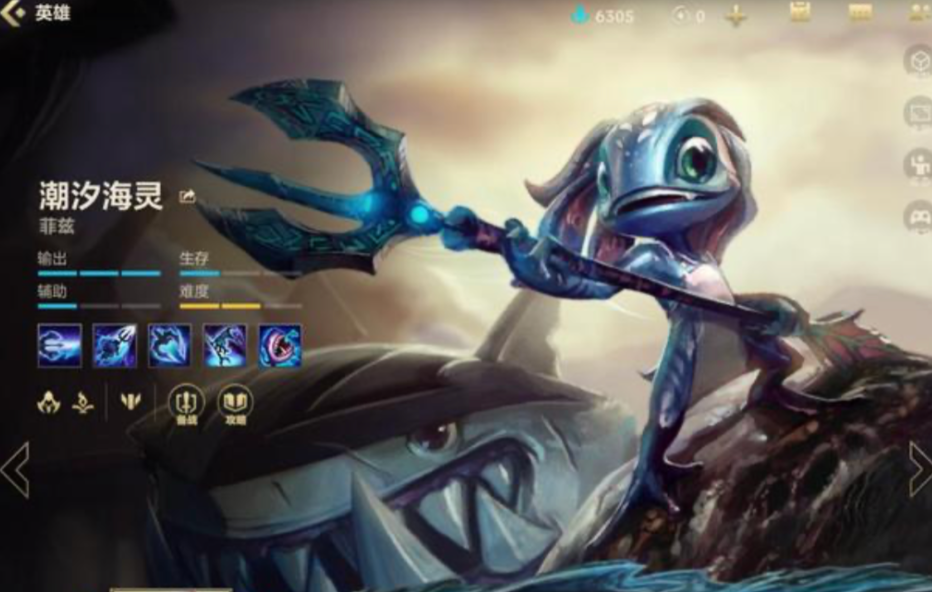Viewport: 932px width, 592px height.
Task: Open the 攻略 guide book button
Action: (x=236, y=405)
